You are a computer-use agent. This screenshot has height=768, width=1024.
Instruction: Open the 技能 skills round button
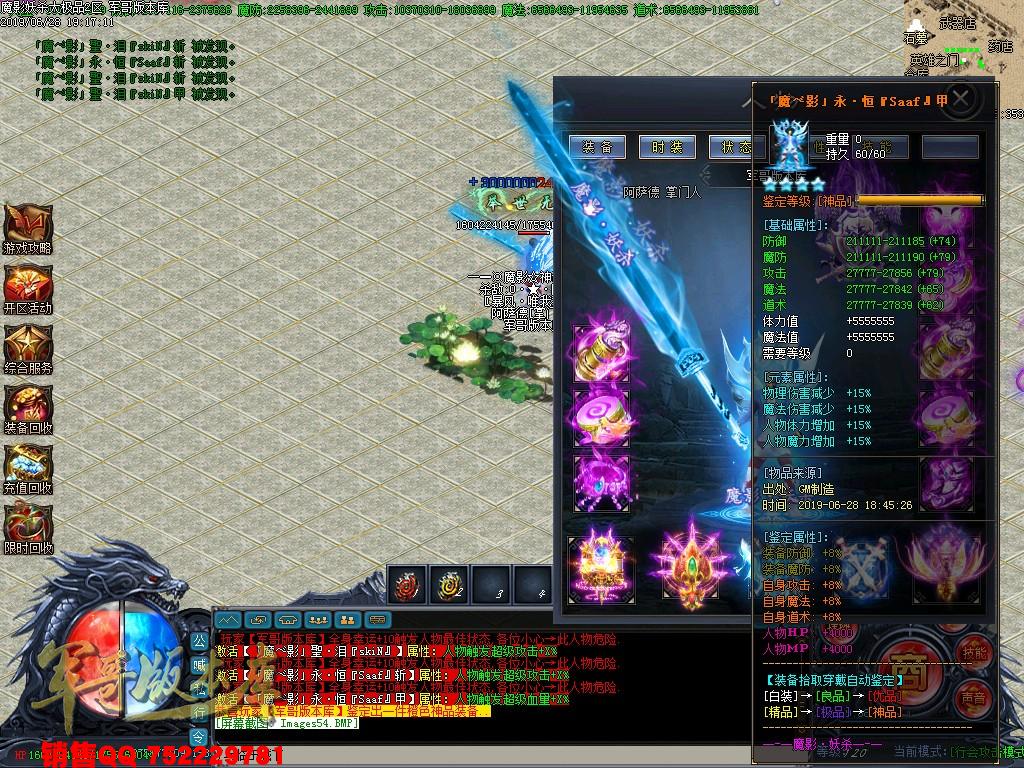pos(974,652)
